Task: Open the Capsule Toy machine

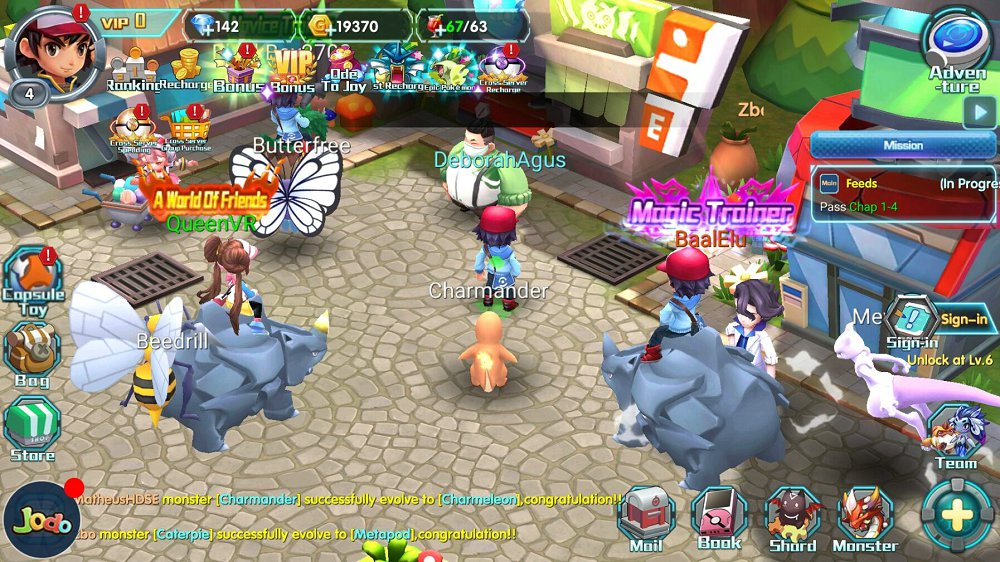Action: tap(32, 282)
